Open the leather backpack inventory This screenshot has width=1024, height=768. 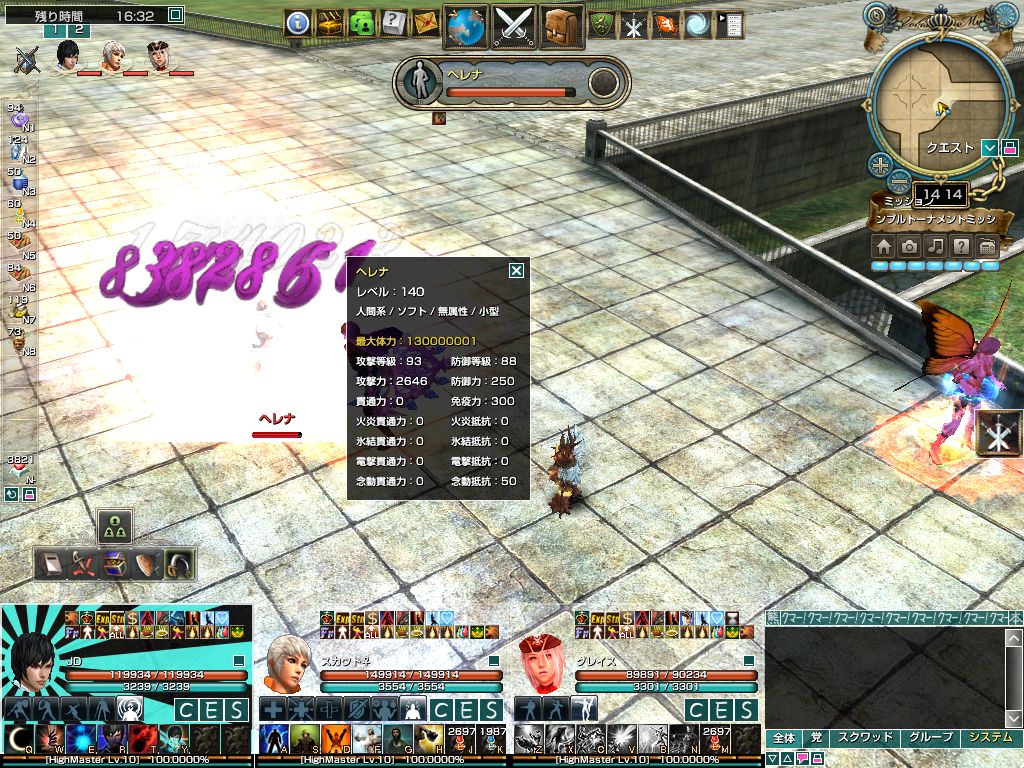pyautogui.click(x=563, y=25)
